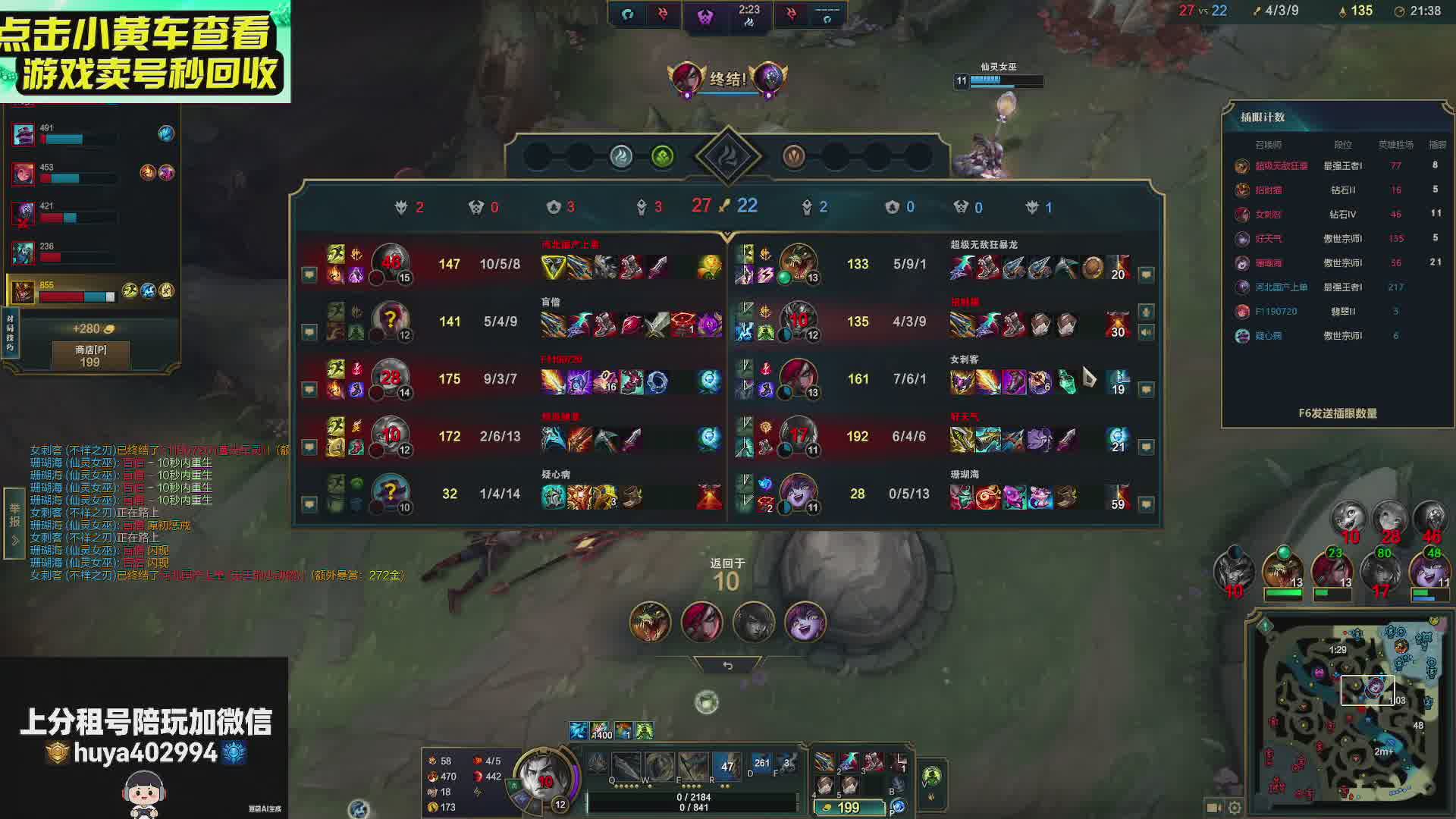The width and height of the screenshot is (1456, 819).
Task: Toggle the camera lock icon beside the minimap
Action: tap(1213, 808)
